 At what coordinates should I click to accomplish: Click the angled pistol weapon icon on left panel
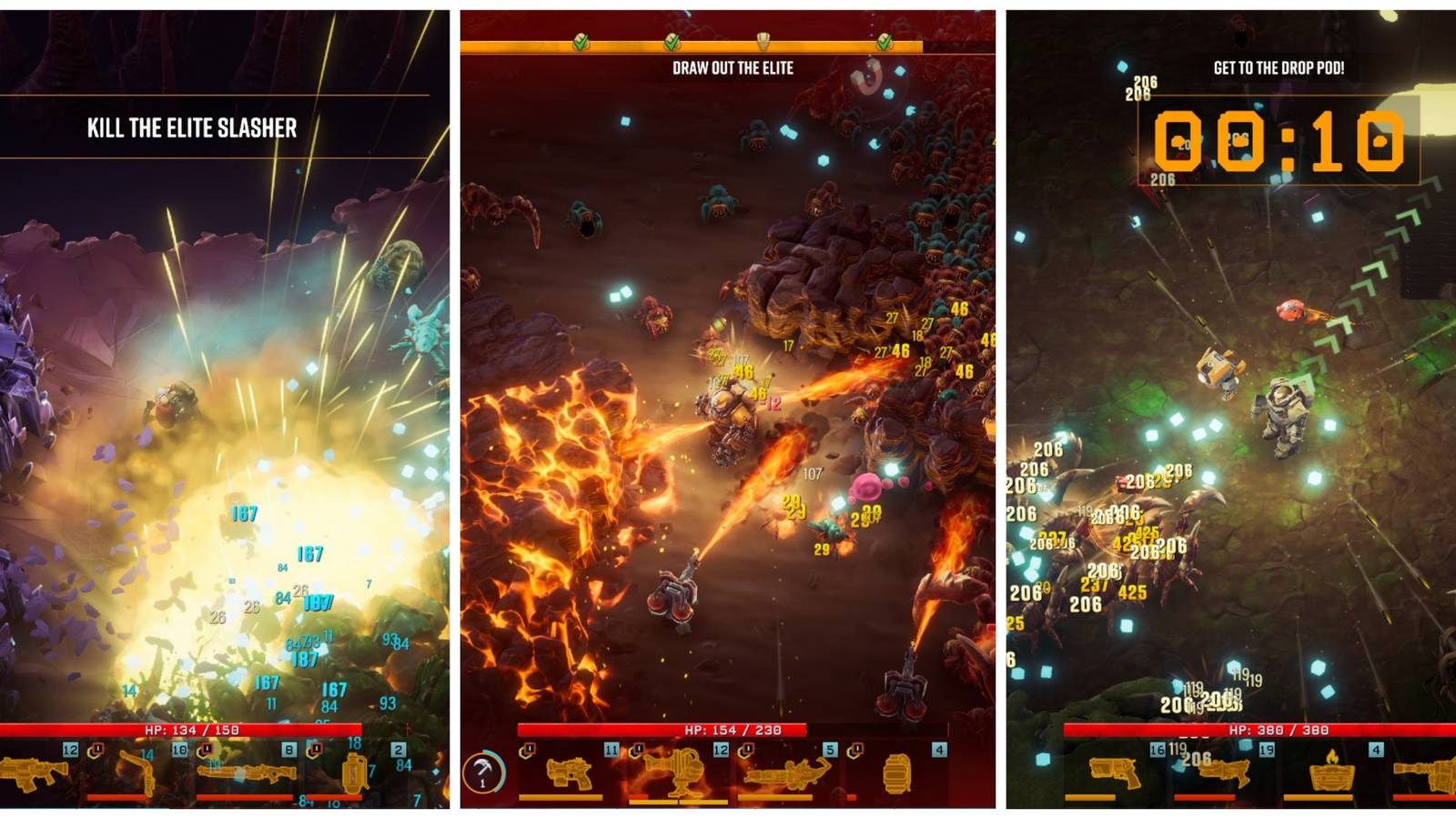click(138, 772)
